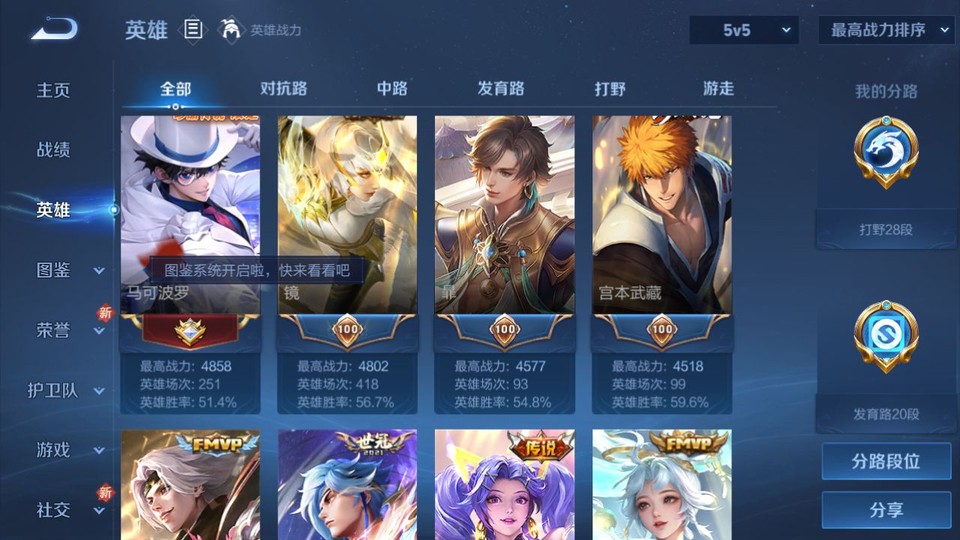The width and height of the screenshot is (960, 540).
Task: Switch to the 对抗路 tab
Action: pos(284,88)
